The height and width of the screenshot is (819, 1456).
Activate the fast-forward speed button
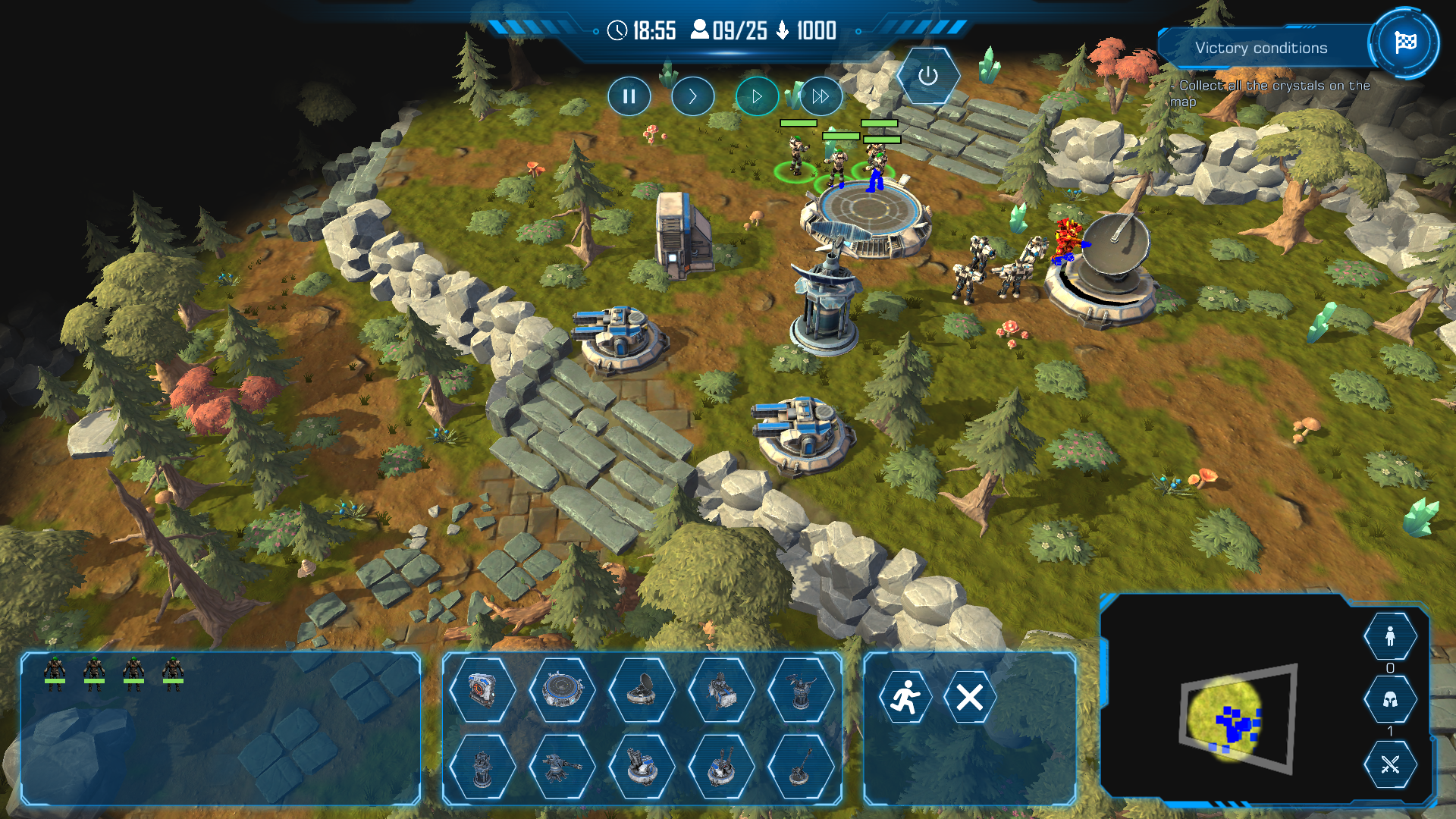(x=821, y=96)
